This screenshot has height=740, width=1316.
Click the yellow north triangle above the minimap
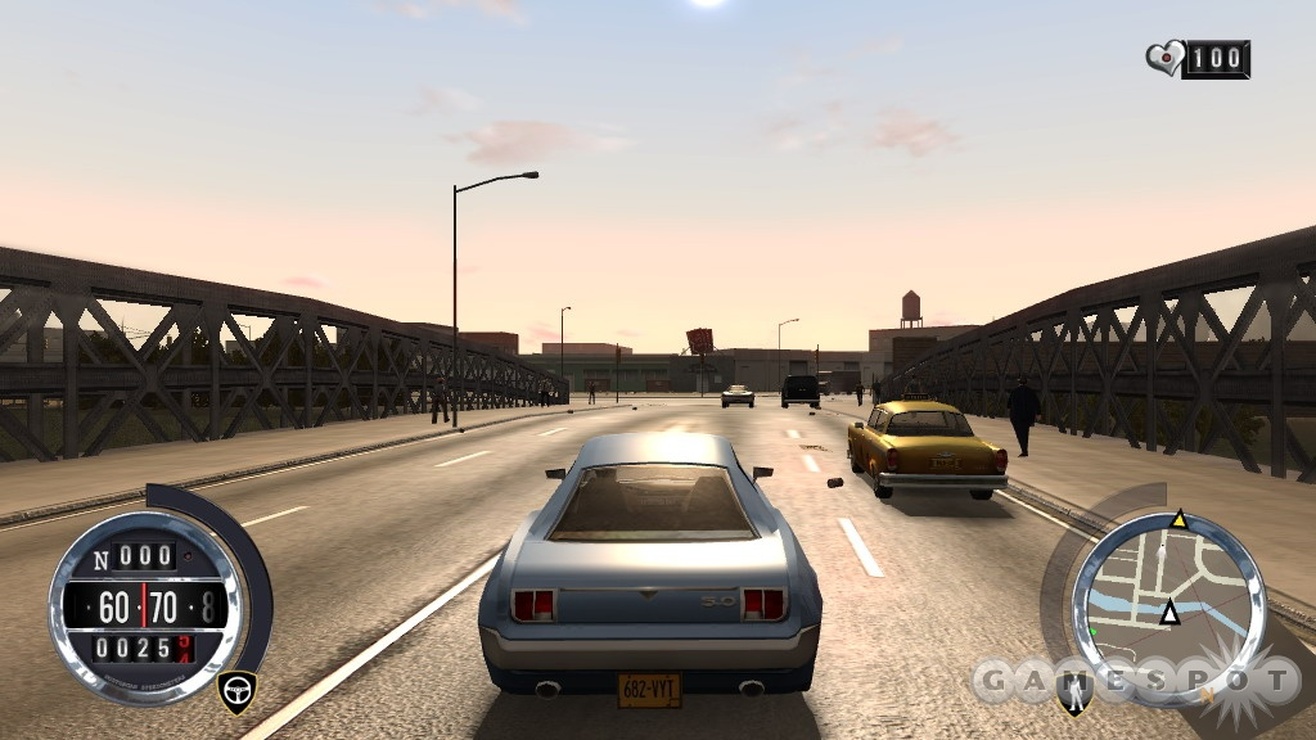point(1180,520)
